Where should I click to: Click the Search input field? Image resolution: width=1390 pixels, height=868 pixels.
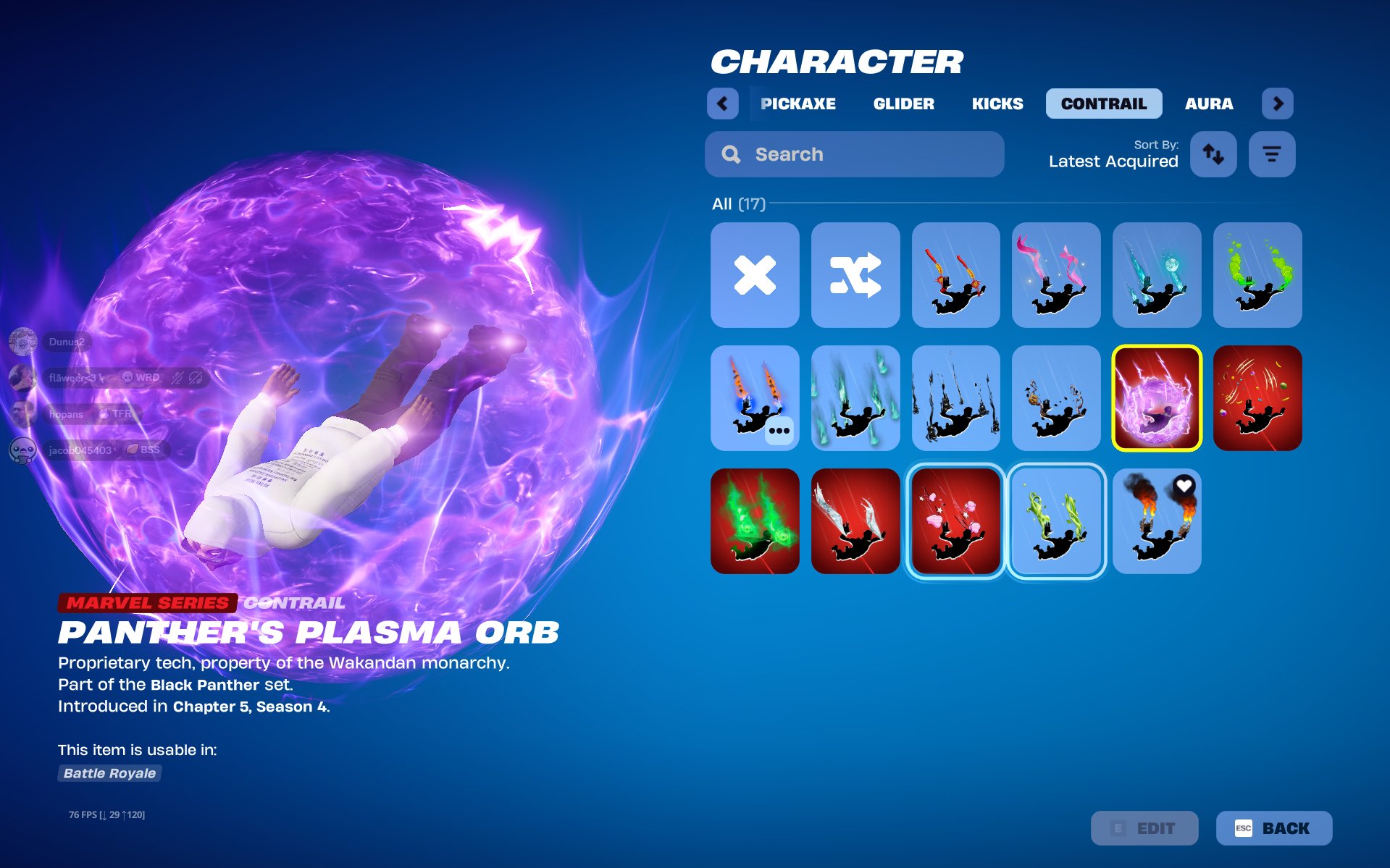pos(855,153)
